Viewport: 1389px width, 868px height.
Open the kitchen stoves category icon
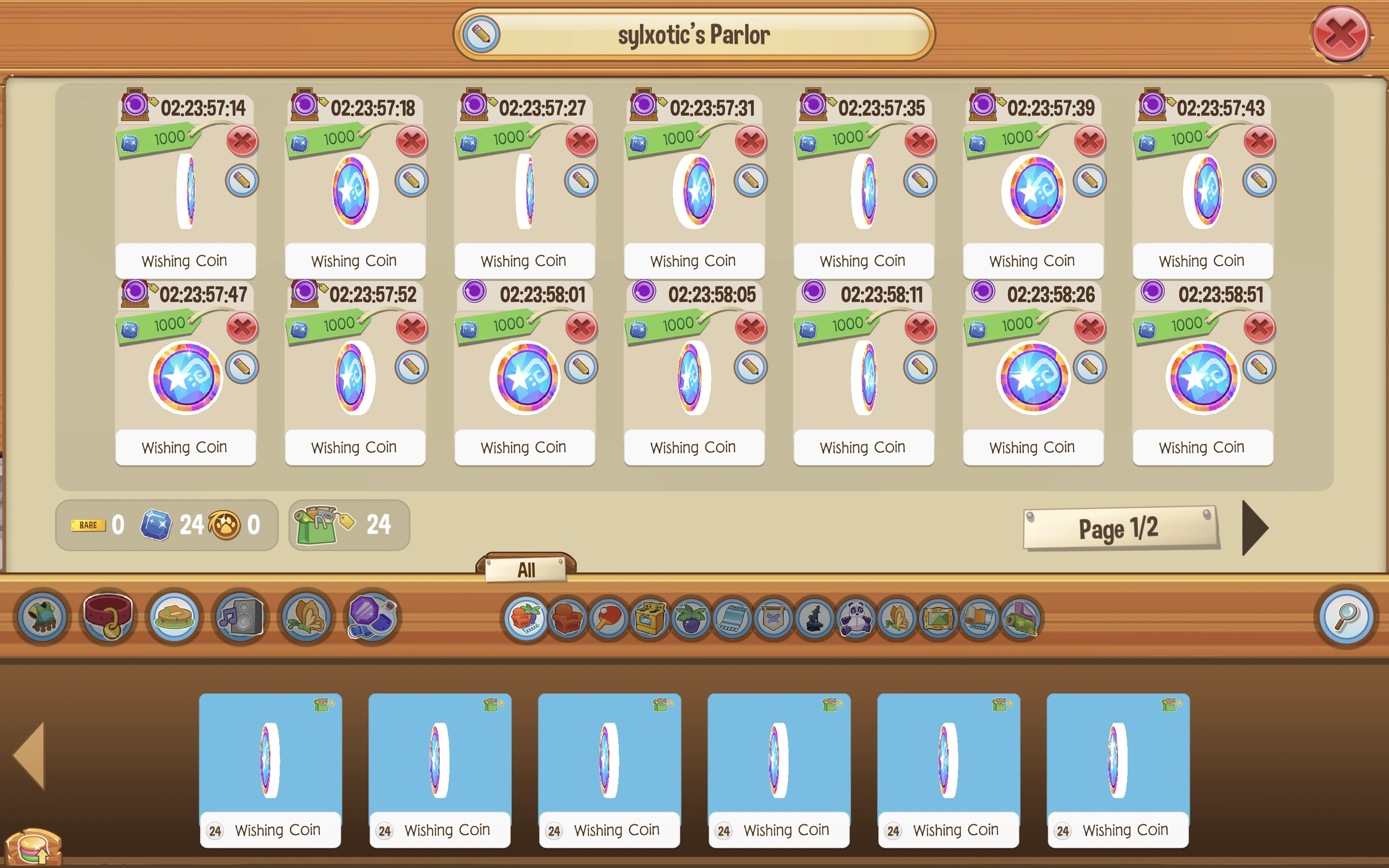click(648, 618)
